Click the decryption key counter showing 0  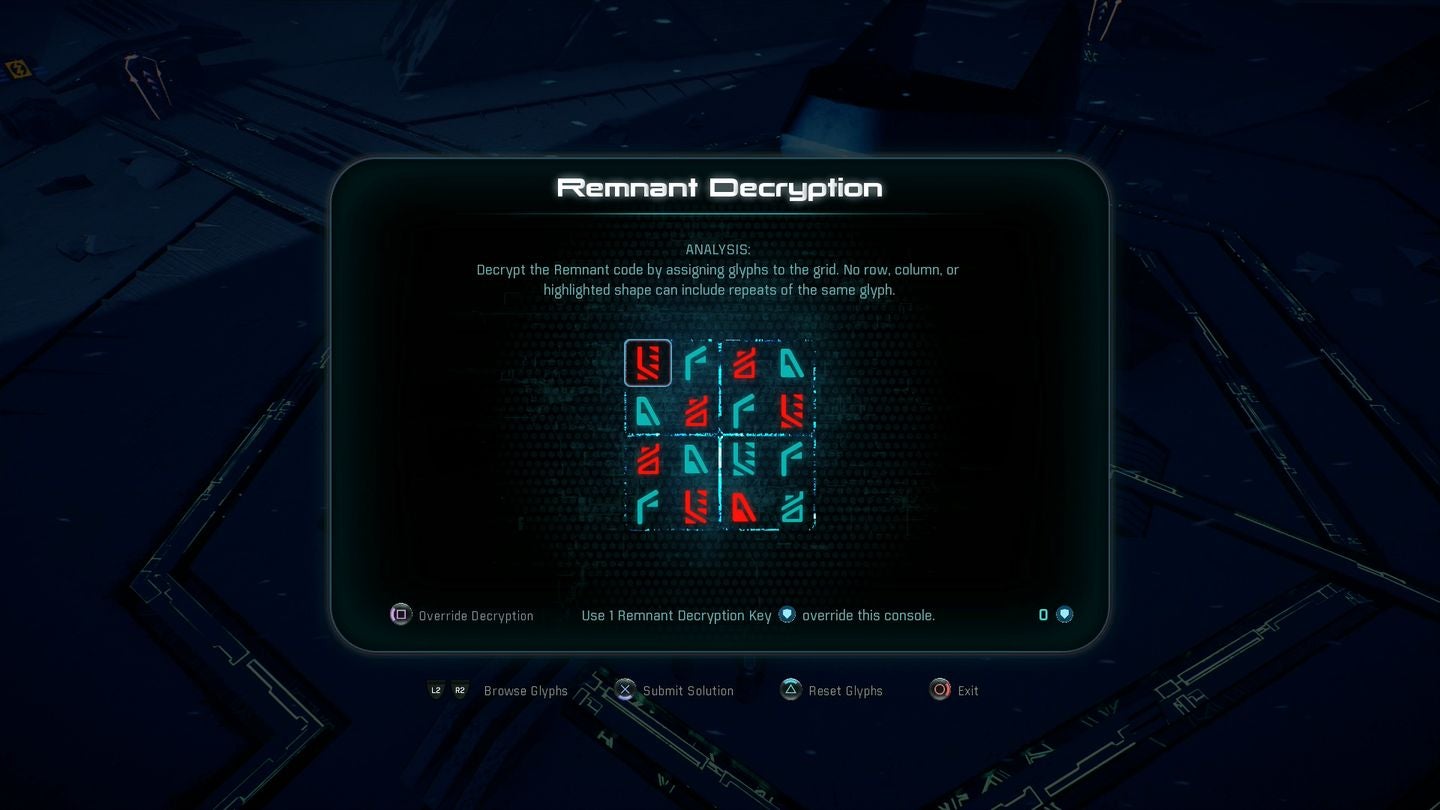(x=1043, y=615)
